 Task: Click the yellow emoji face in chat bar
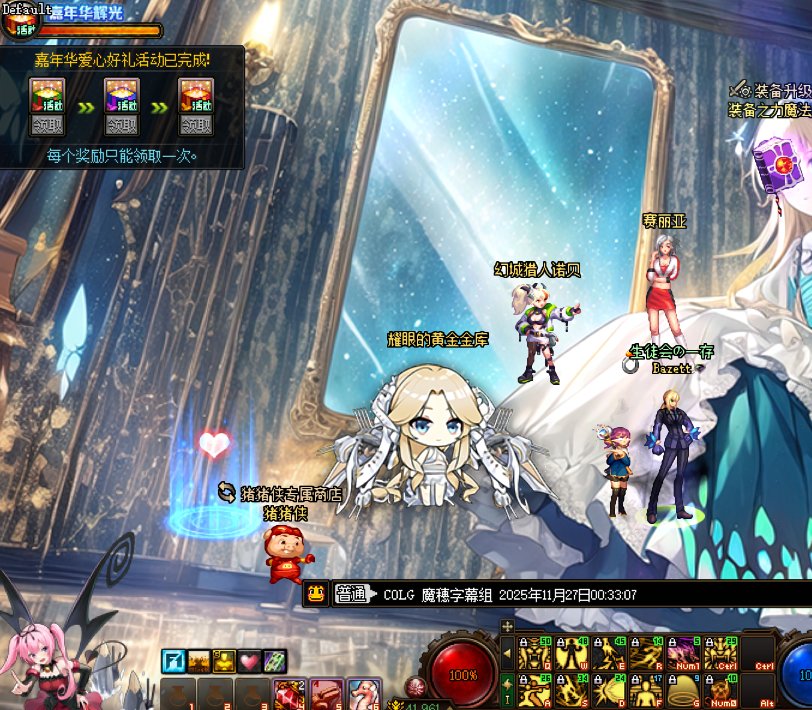[316, 594]
